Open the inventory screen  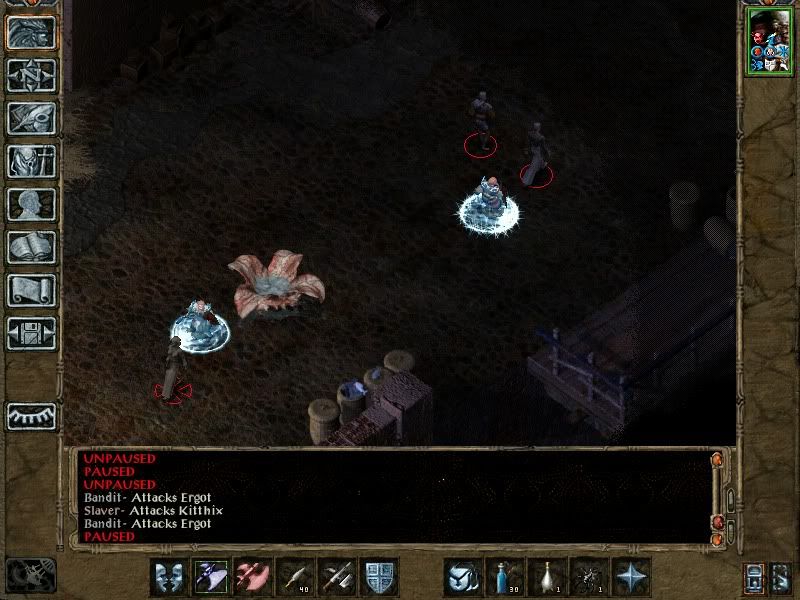coord(31,161)
